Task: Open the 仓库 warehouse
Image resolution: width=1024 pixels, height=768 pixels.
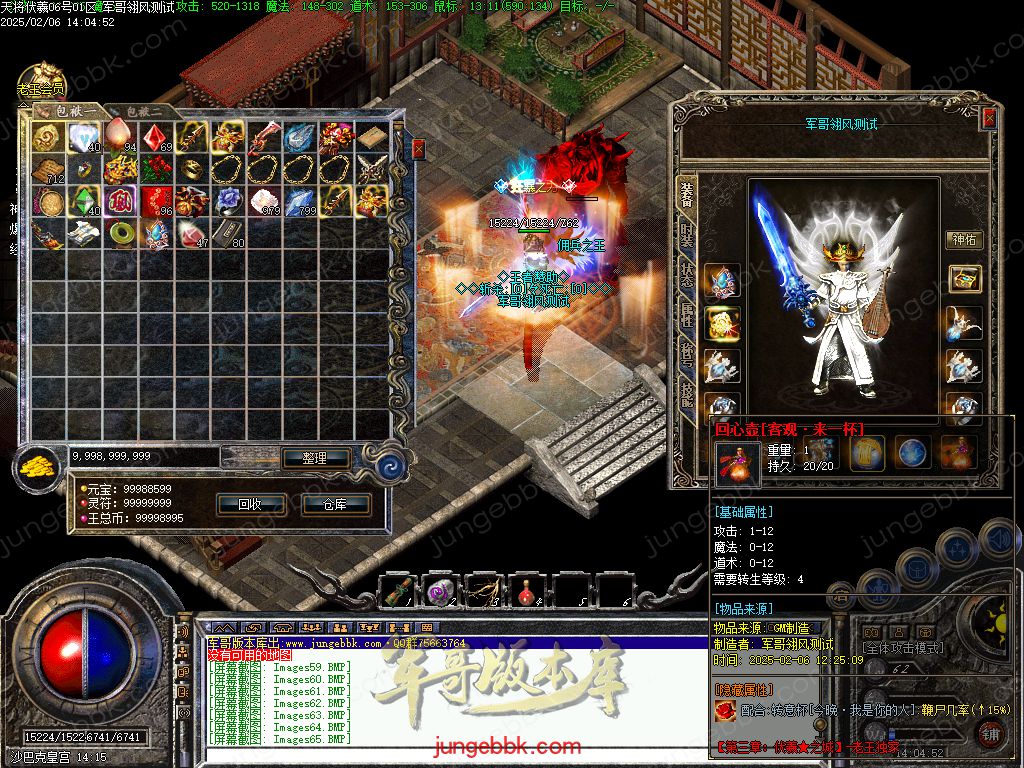Action: coord(335,504)
